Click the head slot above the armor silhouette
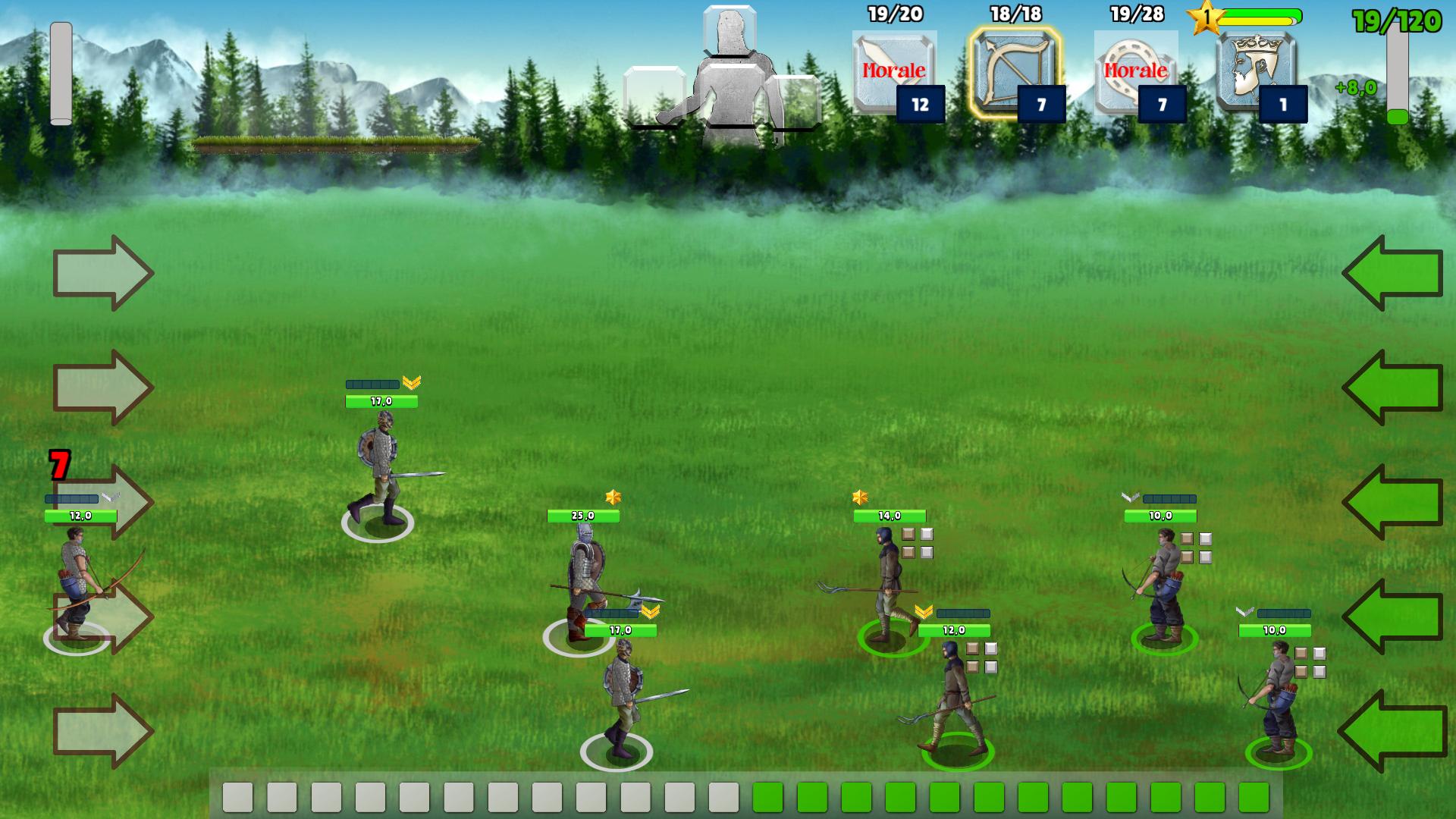This screenshot has width=1456, height=819. click(x=730, y=30)
